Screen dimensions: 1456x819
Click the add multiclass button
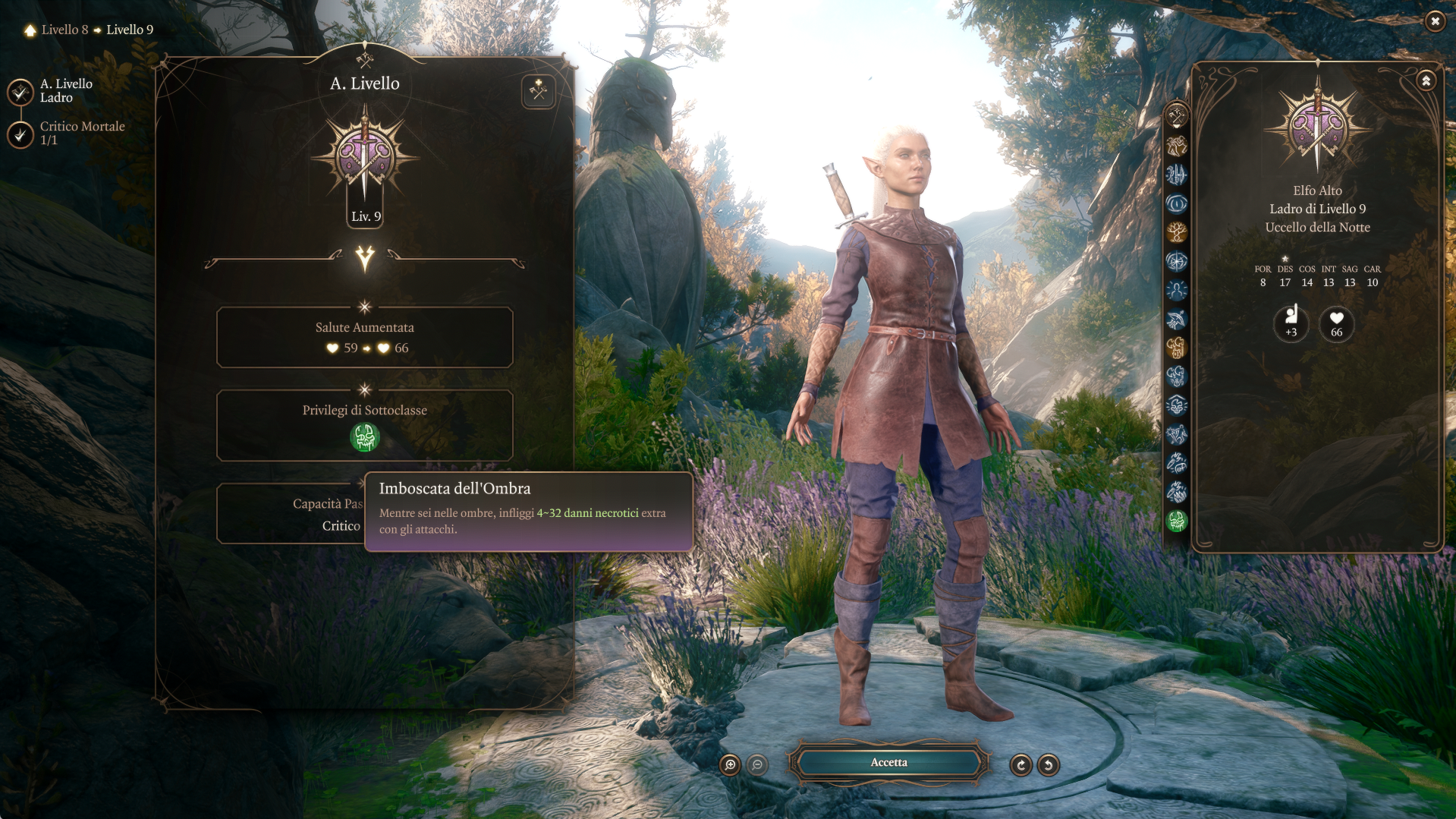(539, 92)
